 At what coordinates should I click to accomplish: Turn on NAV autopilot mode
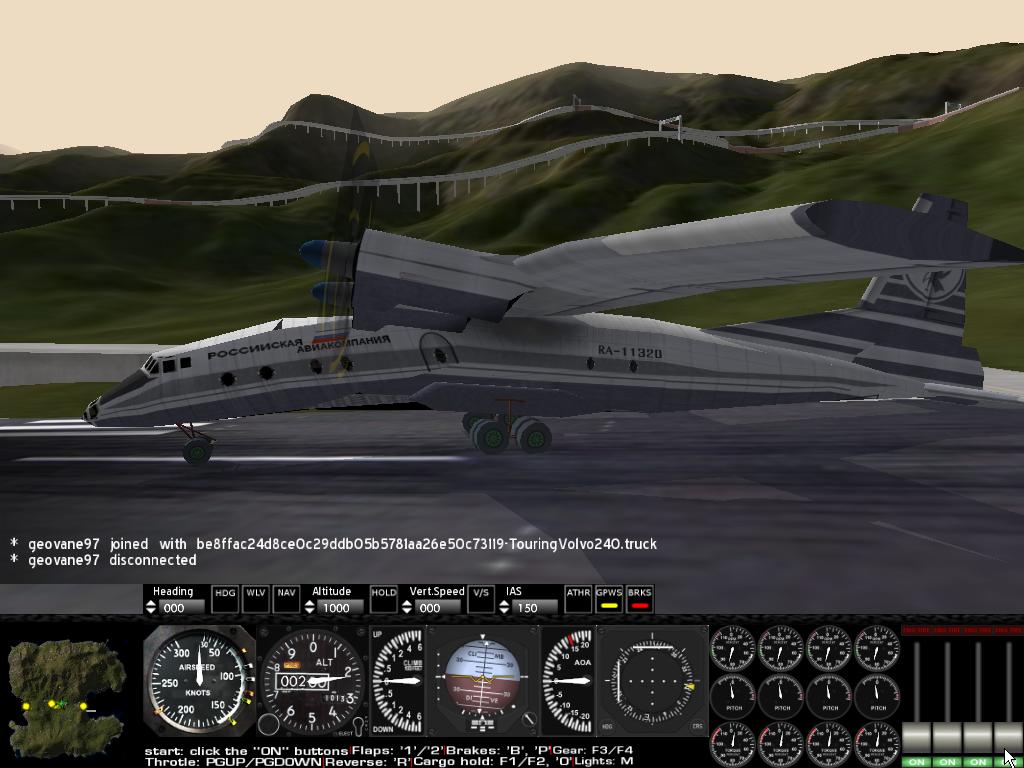287,598
